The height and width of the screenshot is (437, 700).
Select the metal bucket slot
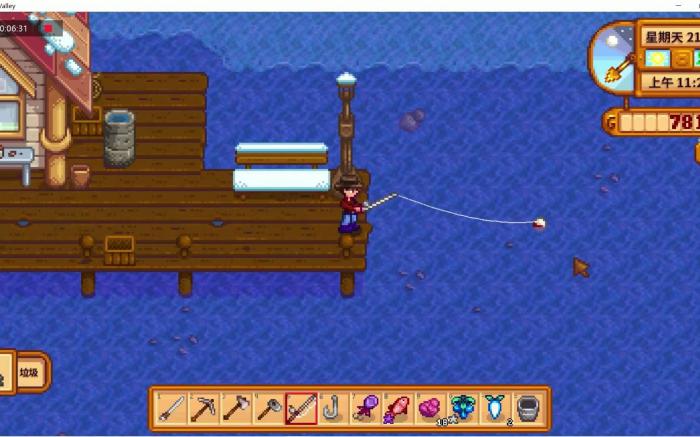527,408
